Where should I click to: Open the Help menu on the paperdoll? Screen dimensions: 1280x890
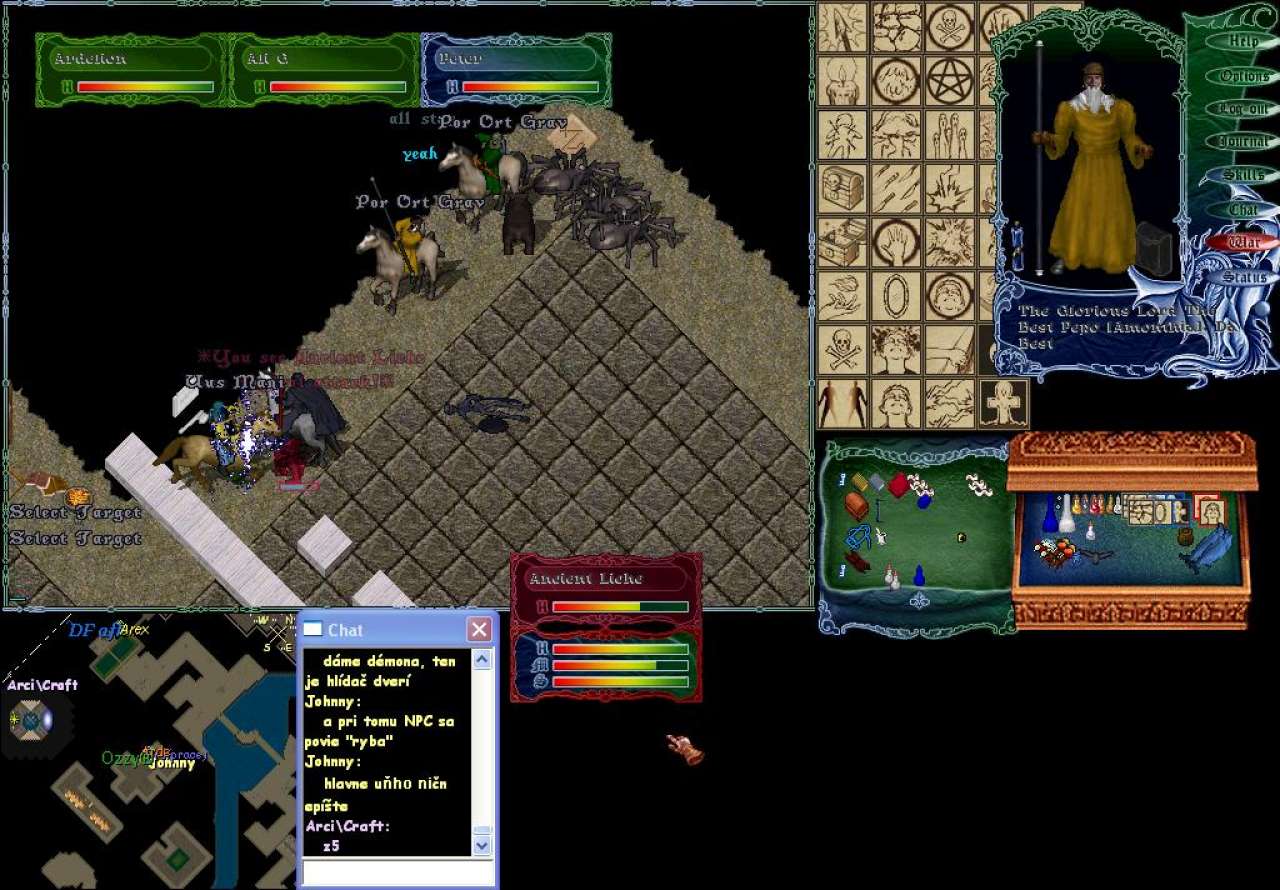point(1243,42)
